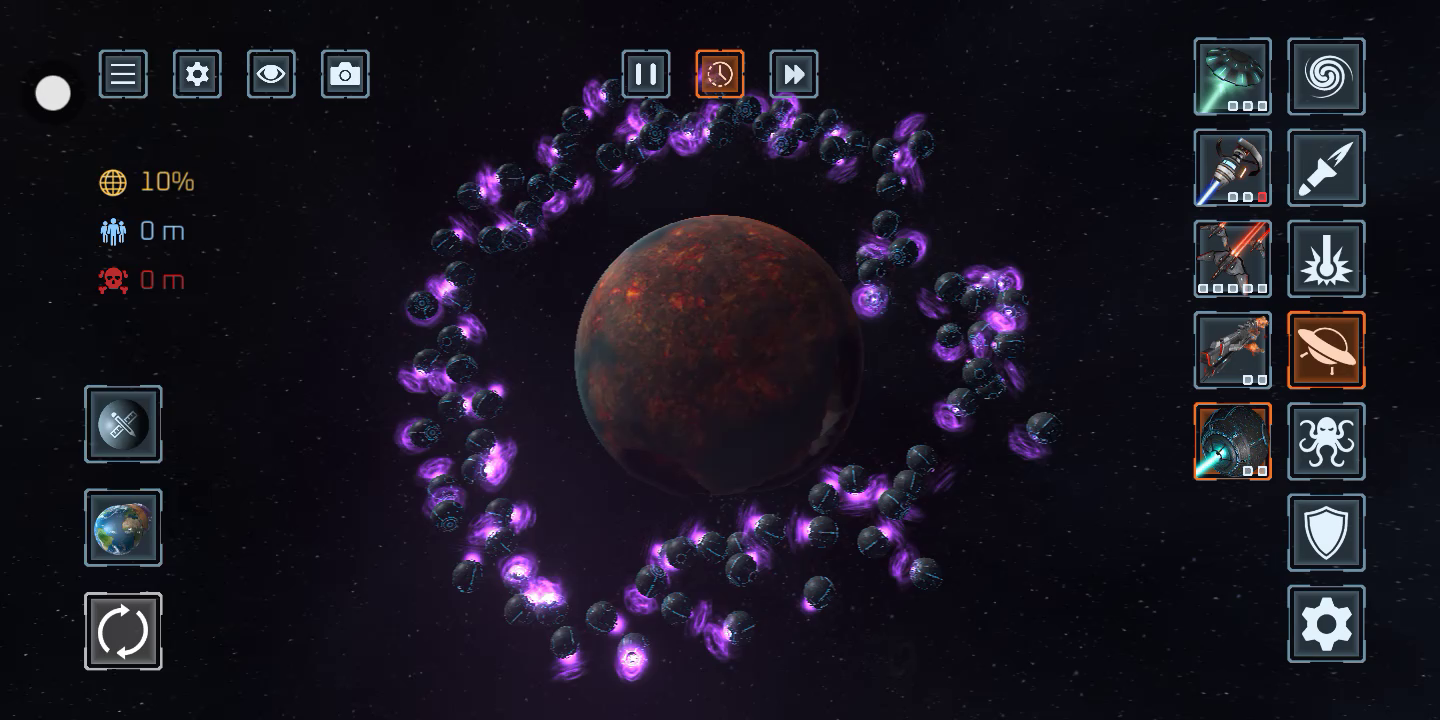This screenshot has width=1440, height=720.
Task: Select the red laser warship weapon
Action: pos(1232,259)
